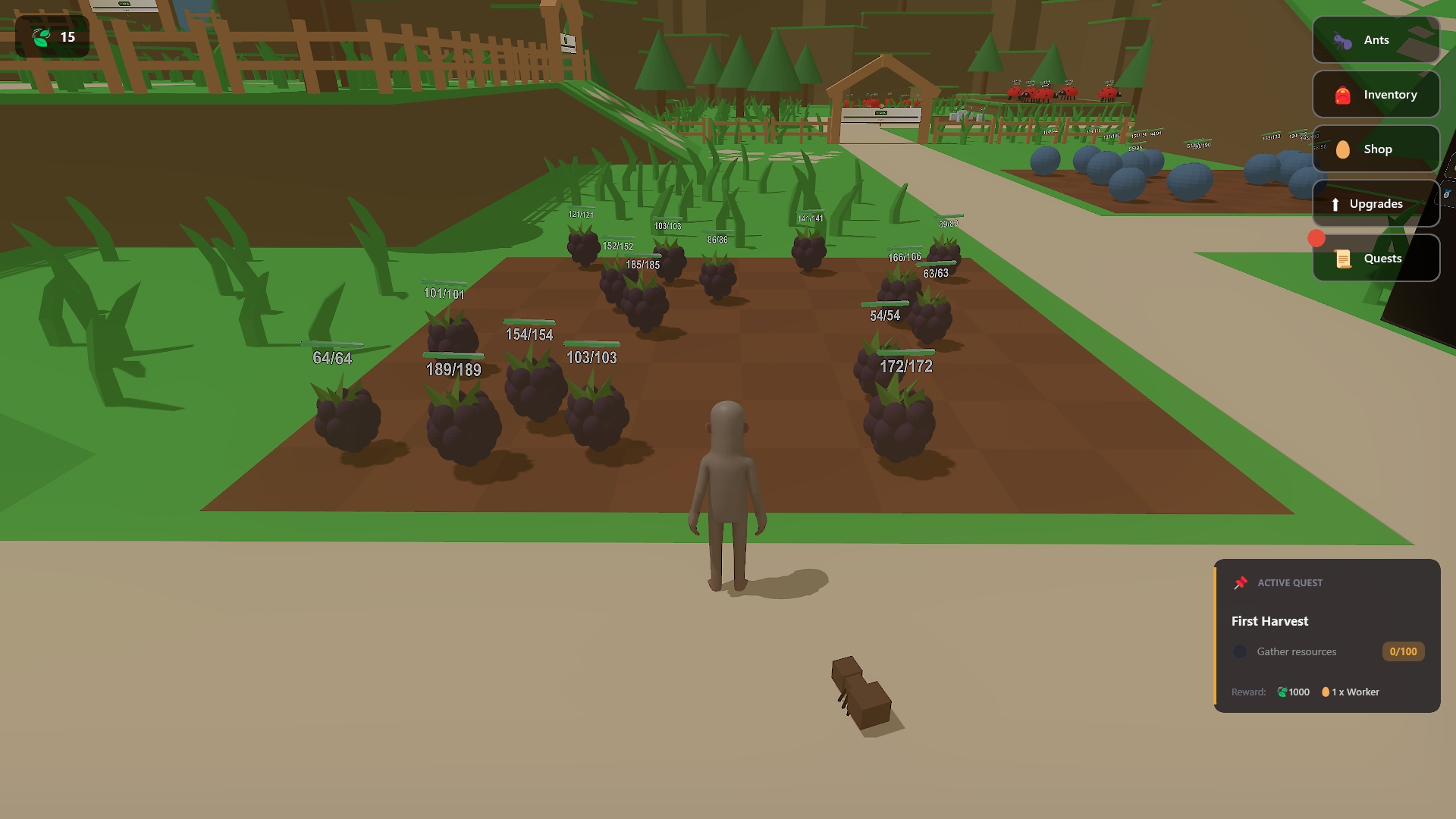Open the Quests log

point(1376,259)
